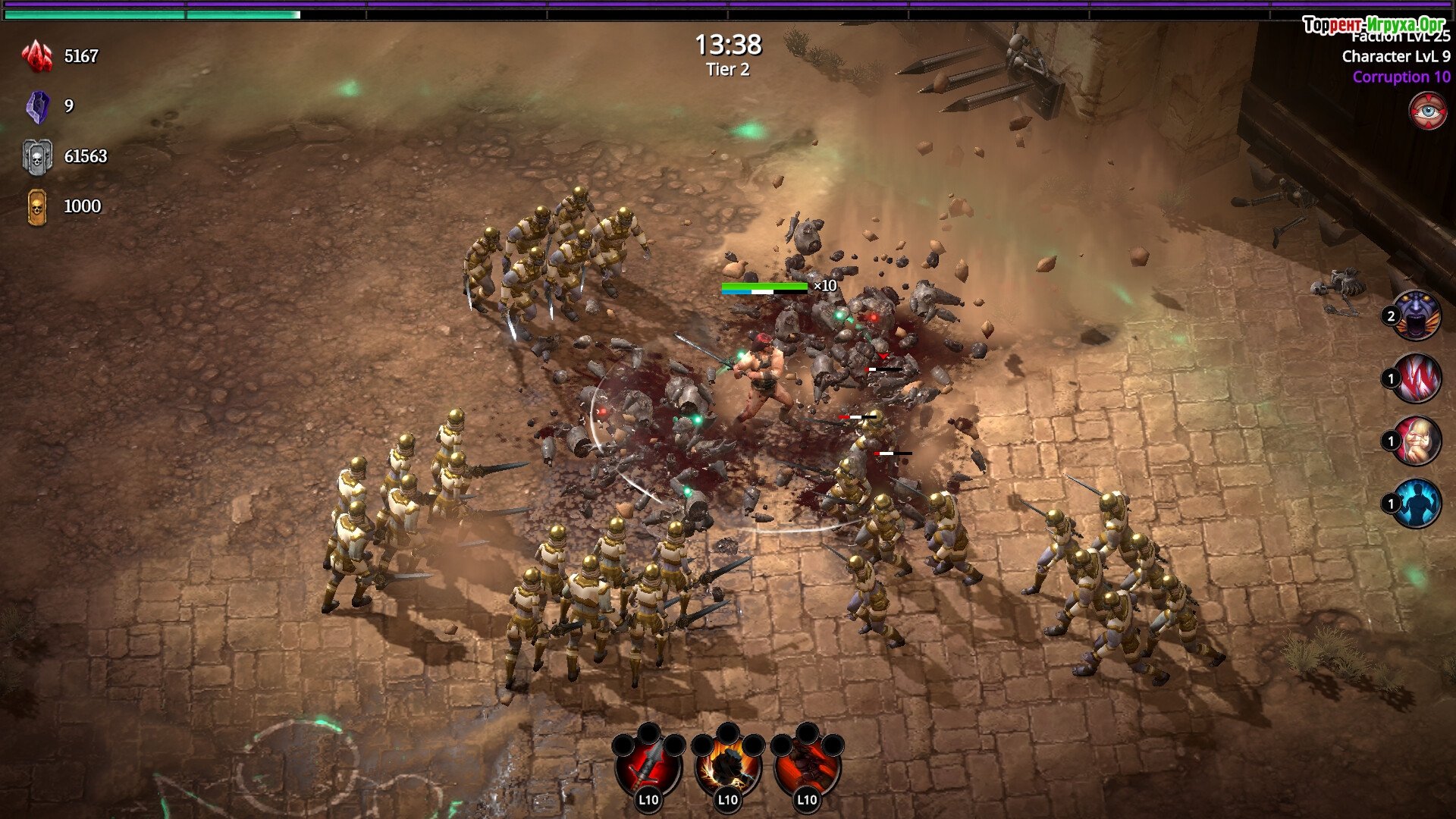Trigger the fiery explosion silhouette ability
Screen dimensions: 1456x819
(728, 766)
